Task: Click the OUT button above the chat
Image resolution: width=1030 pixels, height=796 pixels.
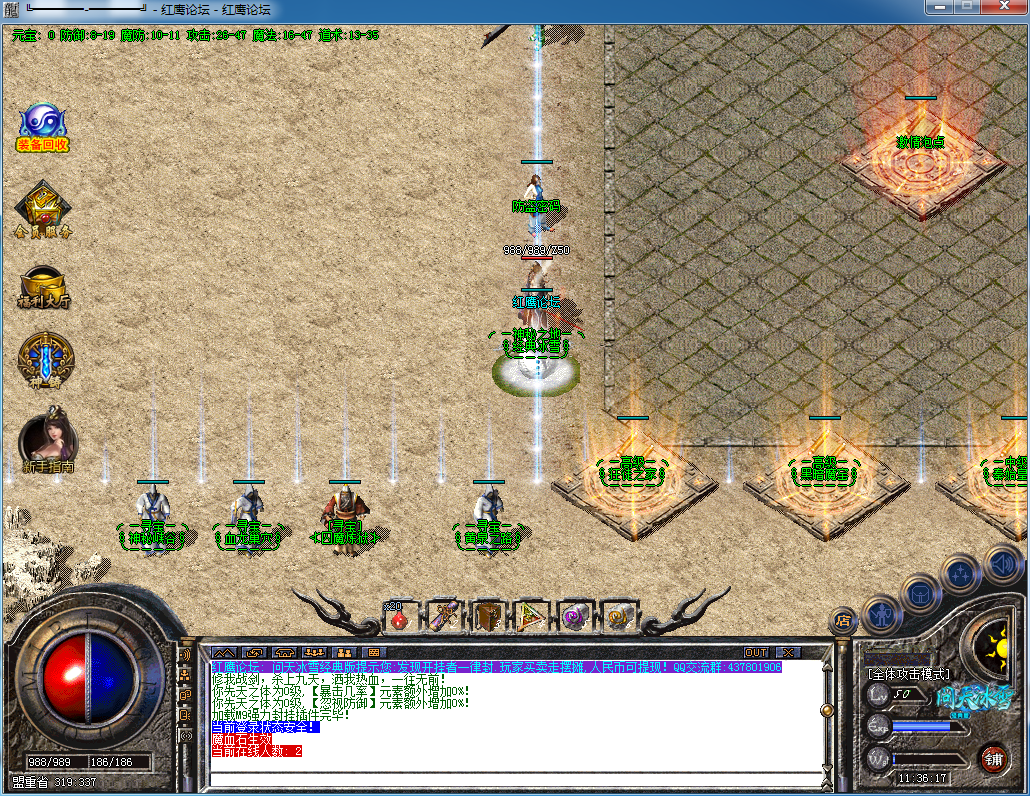Action: coord(756,652)
